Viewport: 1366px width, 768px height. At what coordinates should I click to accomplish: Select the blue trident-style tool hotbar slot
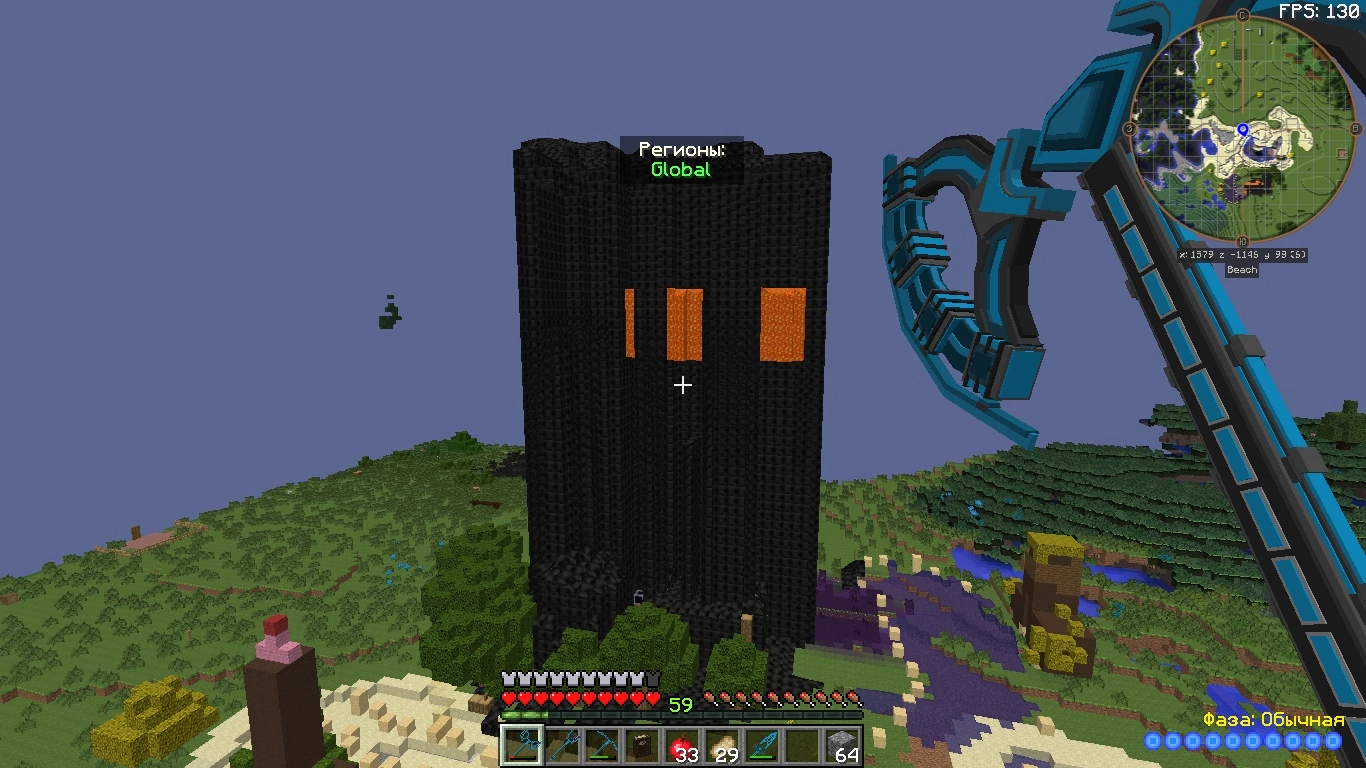562,745
